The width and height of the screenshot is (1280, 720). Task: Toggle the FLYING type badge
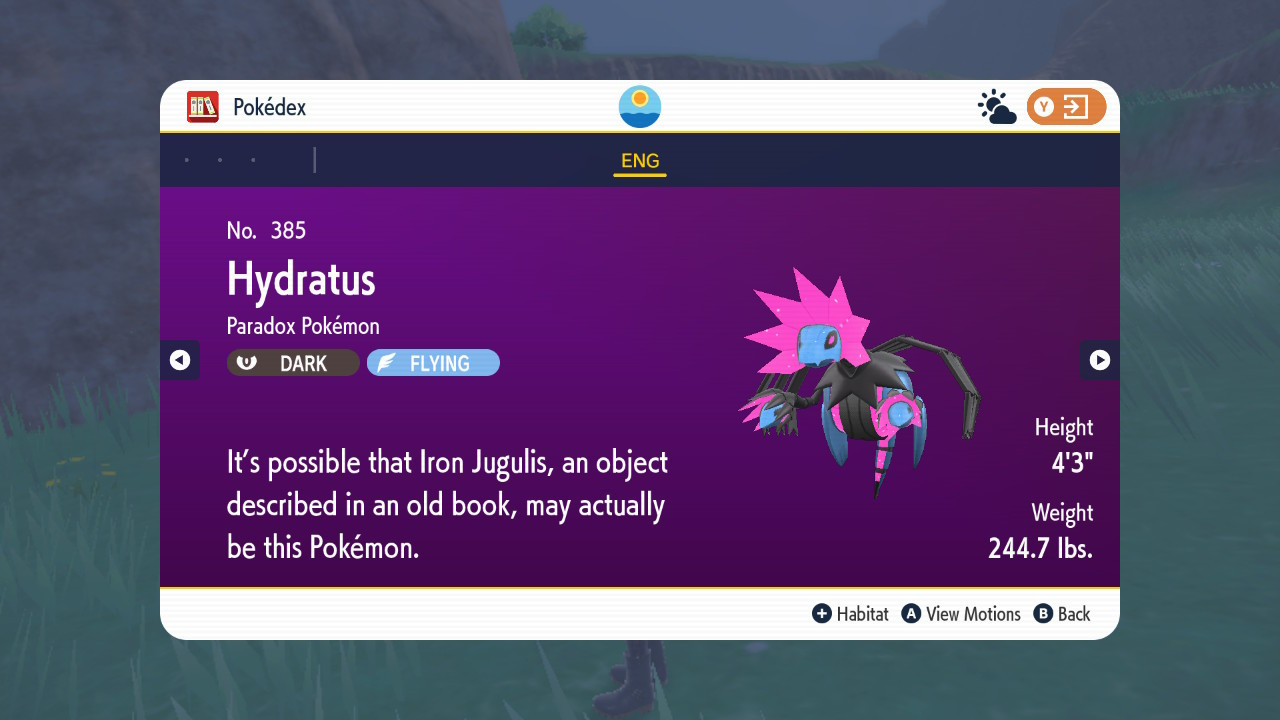click(x=432, y=362)
